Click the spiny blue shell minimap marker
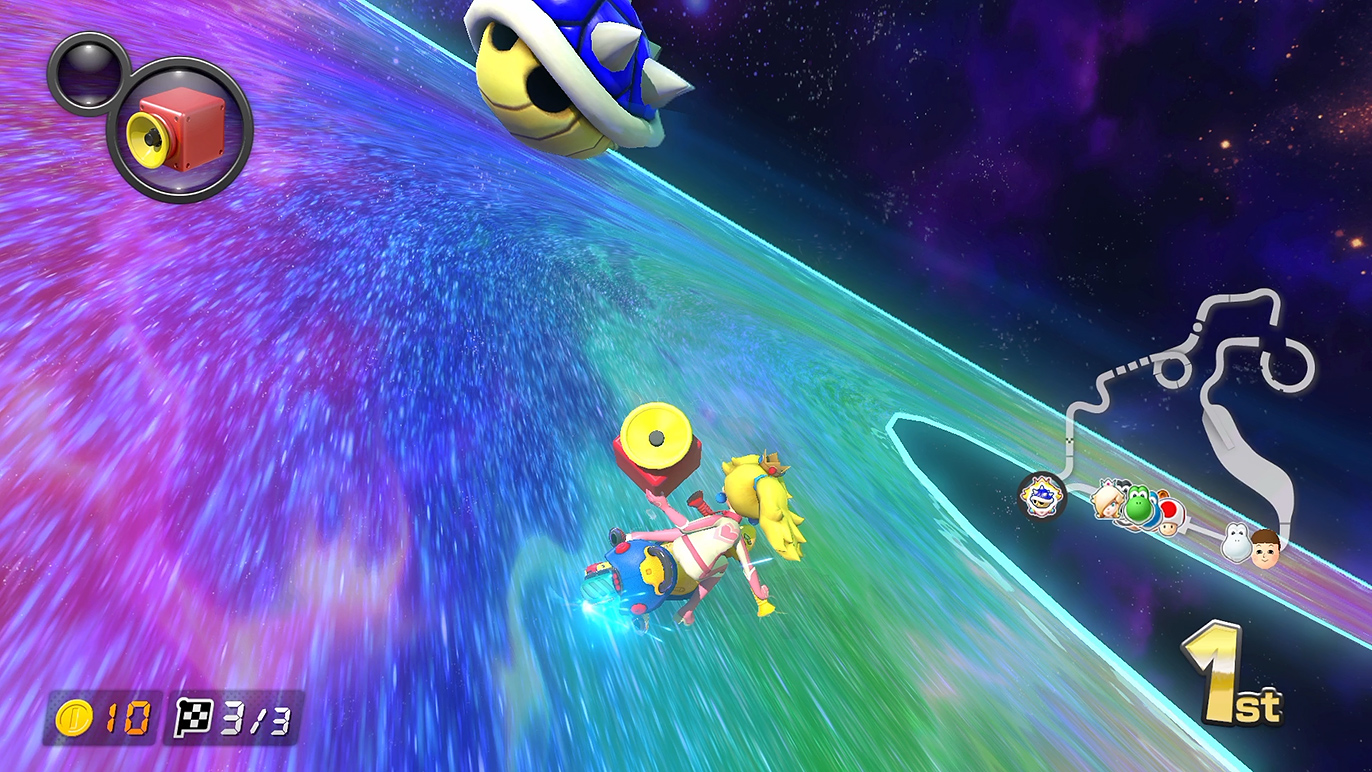 [1041, 494]
